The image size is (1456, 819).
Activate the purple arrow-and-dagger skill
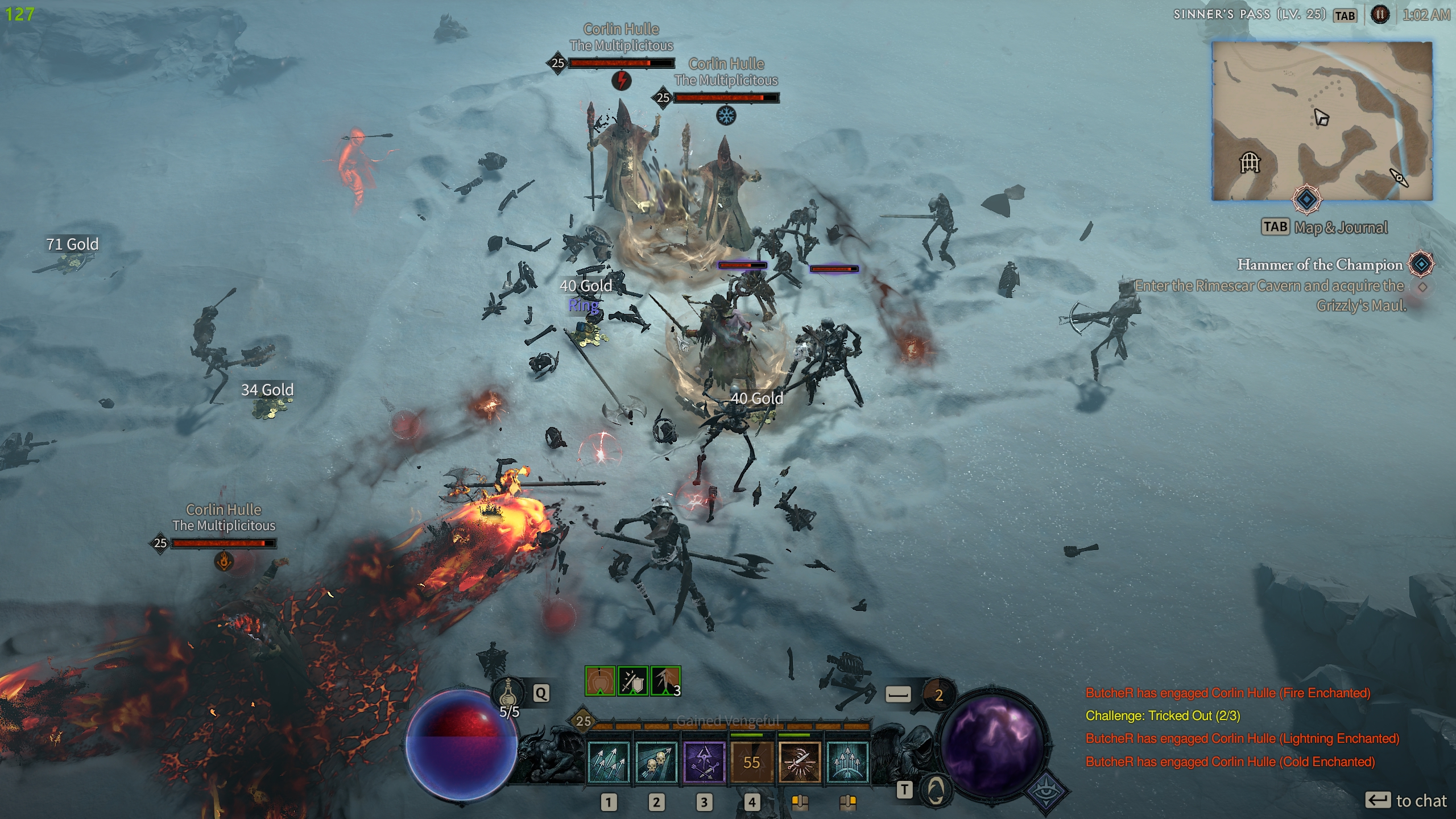tap(704, 762)
